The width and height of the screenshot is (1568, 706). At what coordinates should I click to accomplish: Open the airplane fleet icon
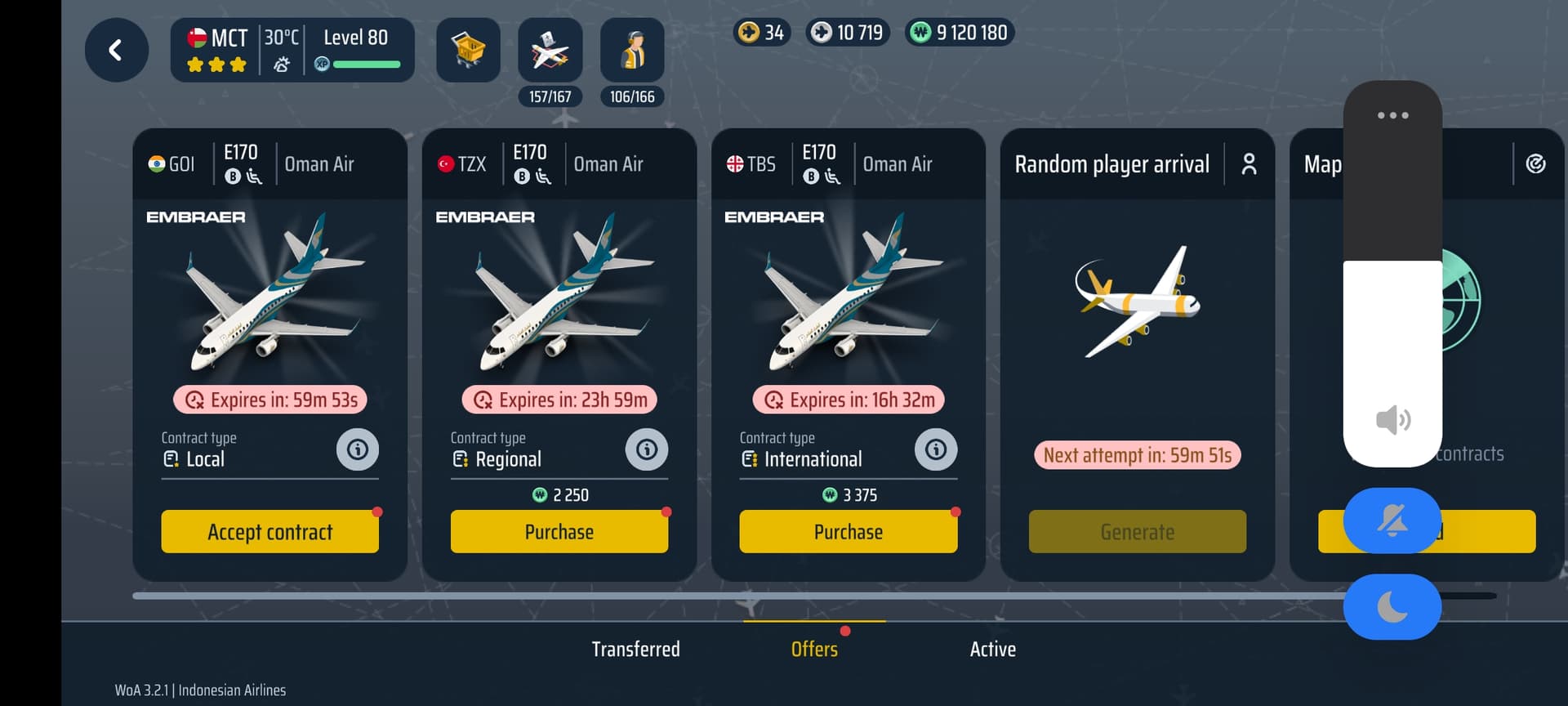pos(550,51)
